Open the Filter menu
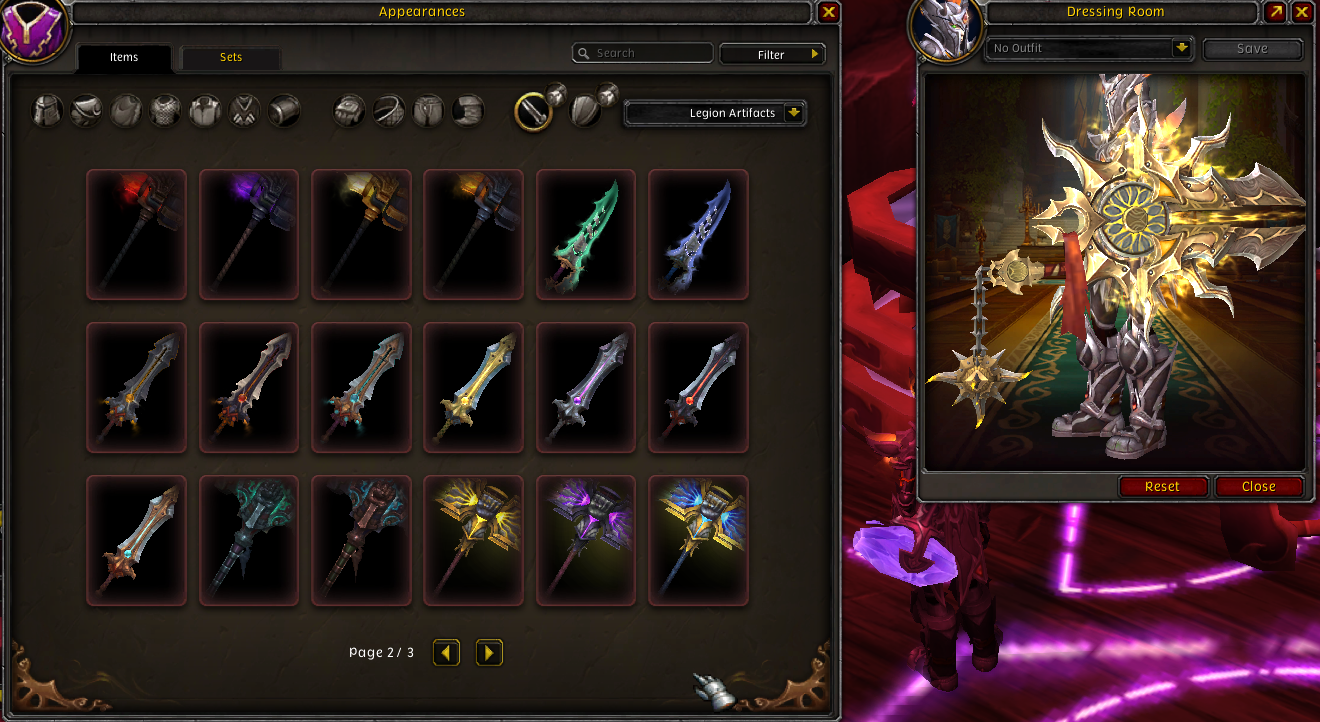 (x=773, y=55)
